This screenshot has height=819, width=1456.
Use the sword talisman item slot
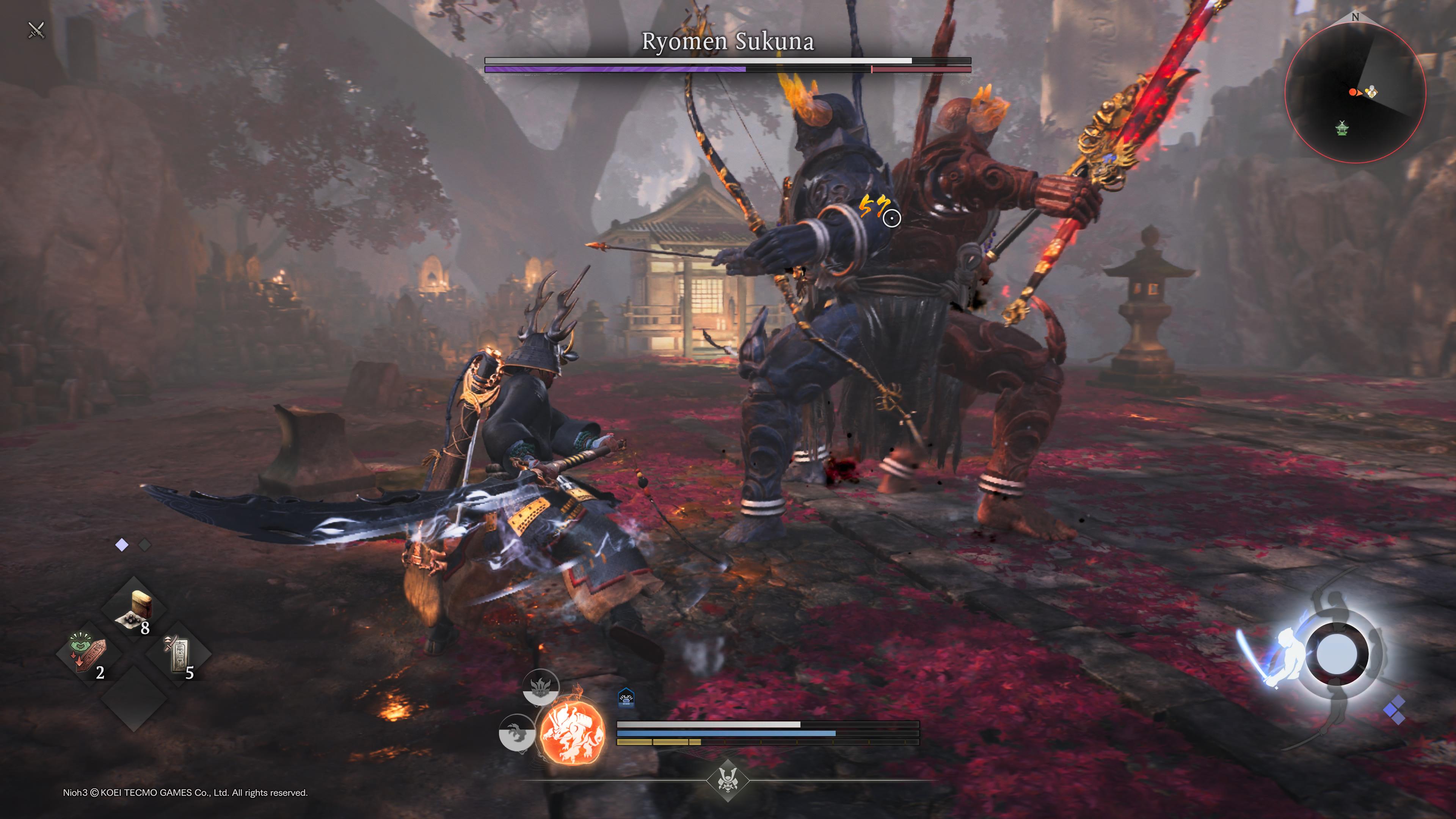tap(179, 655)
